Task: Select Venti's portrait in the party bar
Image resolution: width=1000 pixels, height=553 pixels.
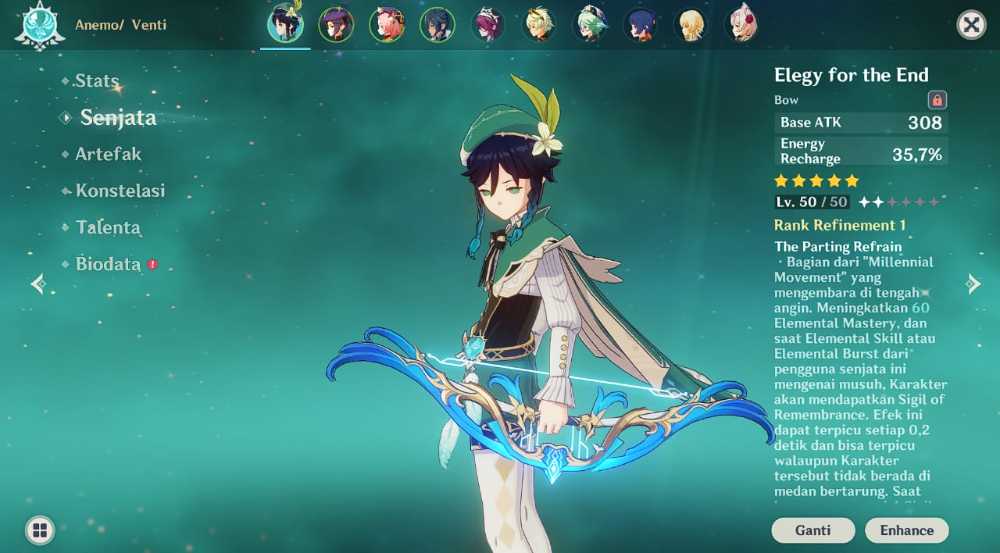Action: coord(285,25)
